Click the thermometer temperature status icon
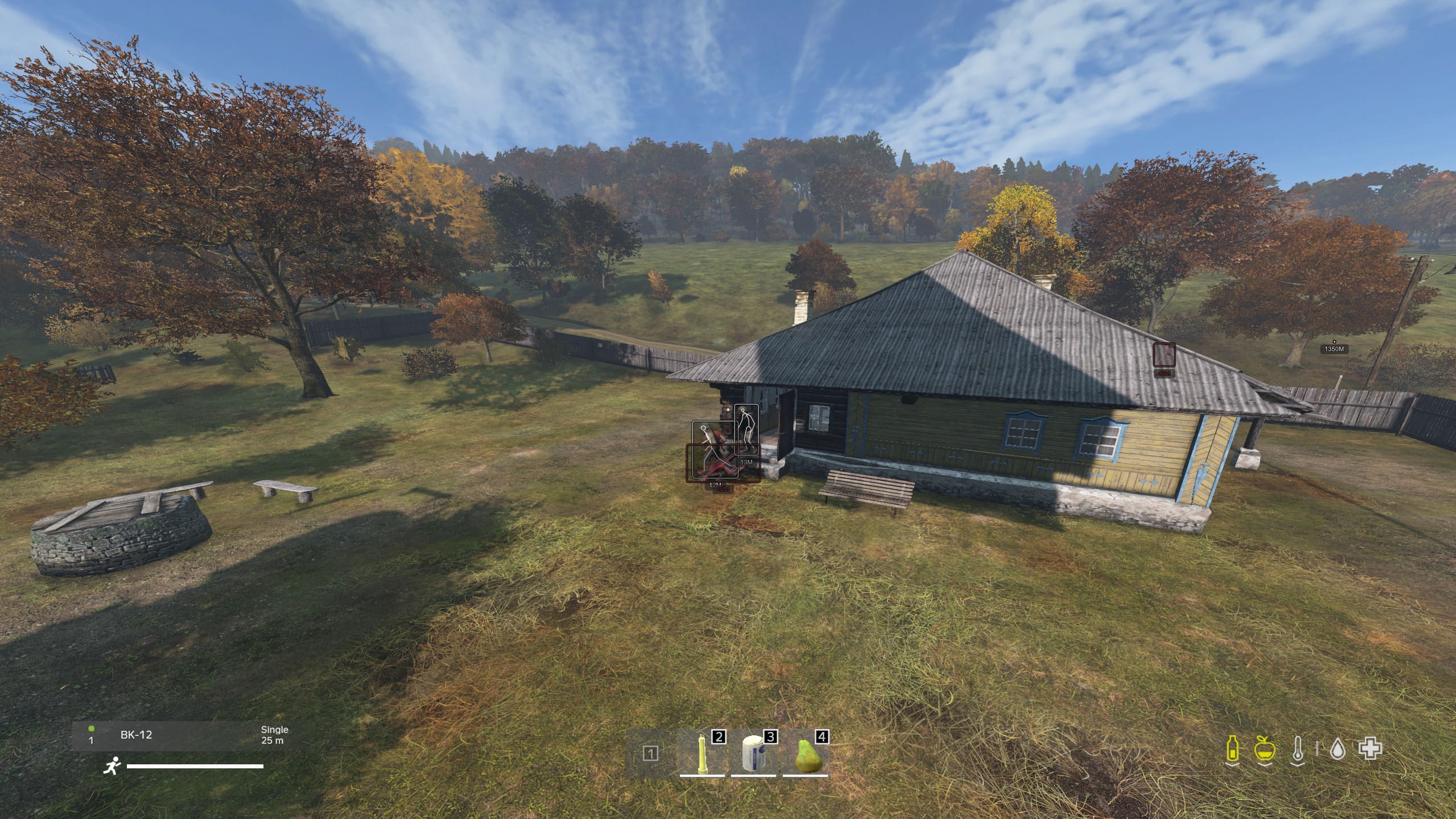 click(x=1297, y=748)
